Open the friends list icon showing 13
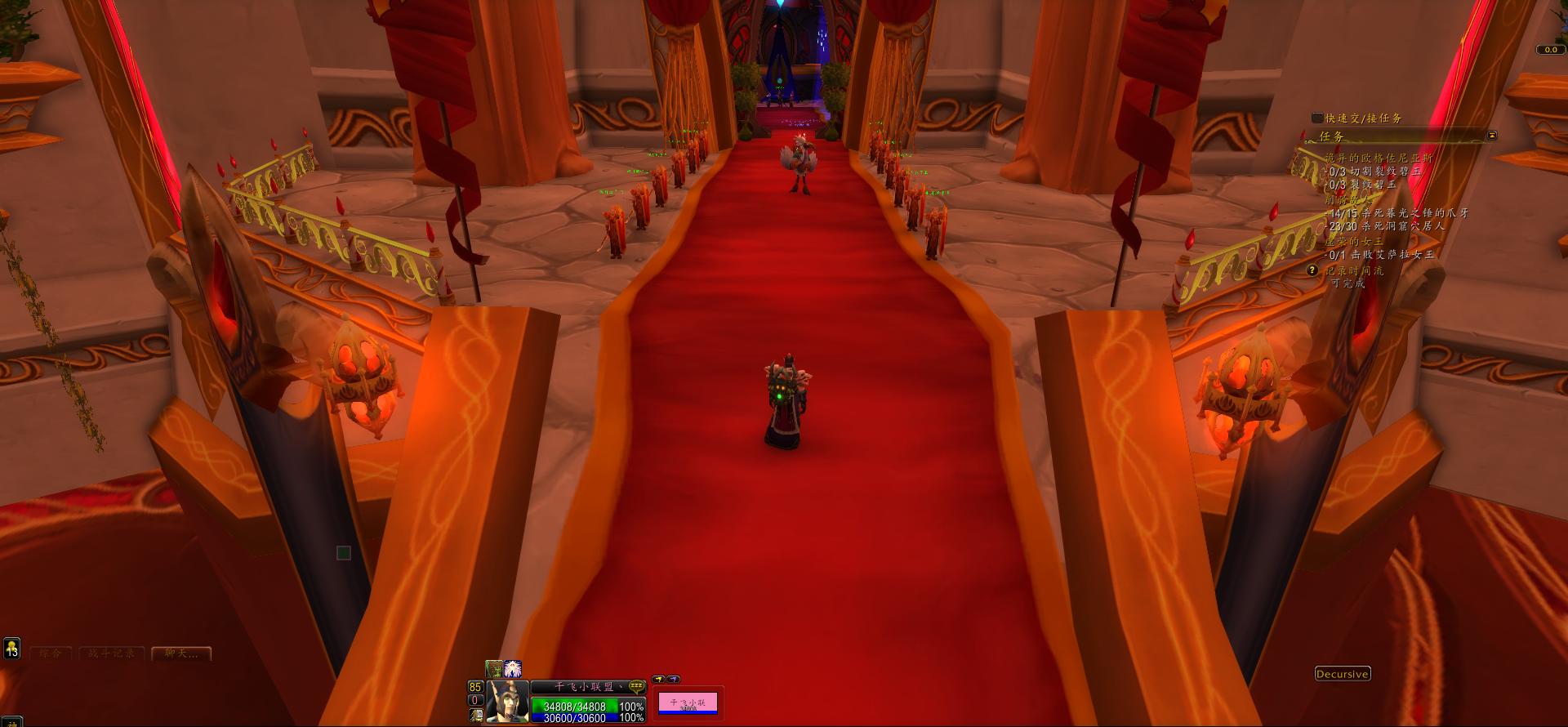Image resolution: width=1568 pixels, height=727 pixels. 11,649
